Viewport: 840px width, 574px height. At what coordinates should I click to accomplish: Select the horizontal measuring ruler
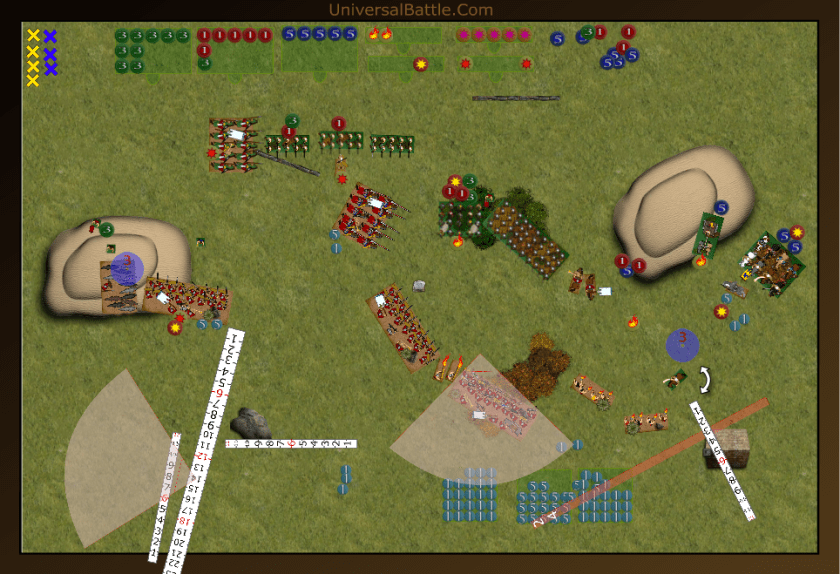tap(291, 443)
